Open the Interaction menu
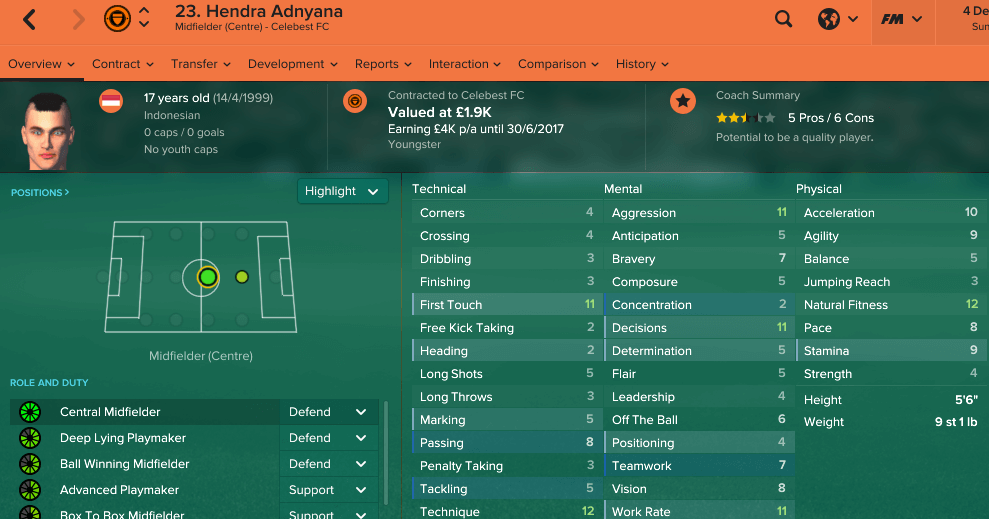Image resolution: width=989 pixels, height=519 pixels. (465, 64)
